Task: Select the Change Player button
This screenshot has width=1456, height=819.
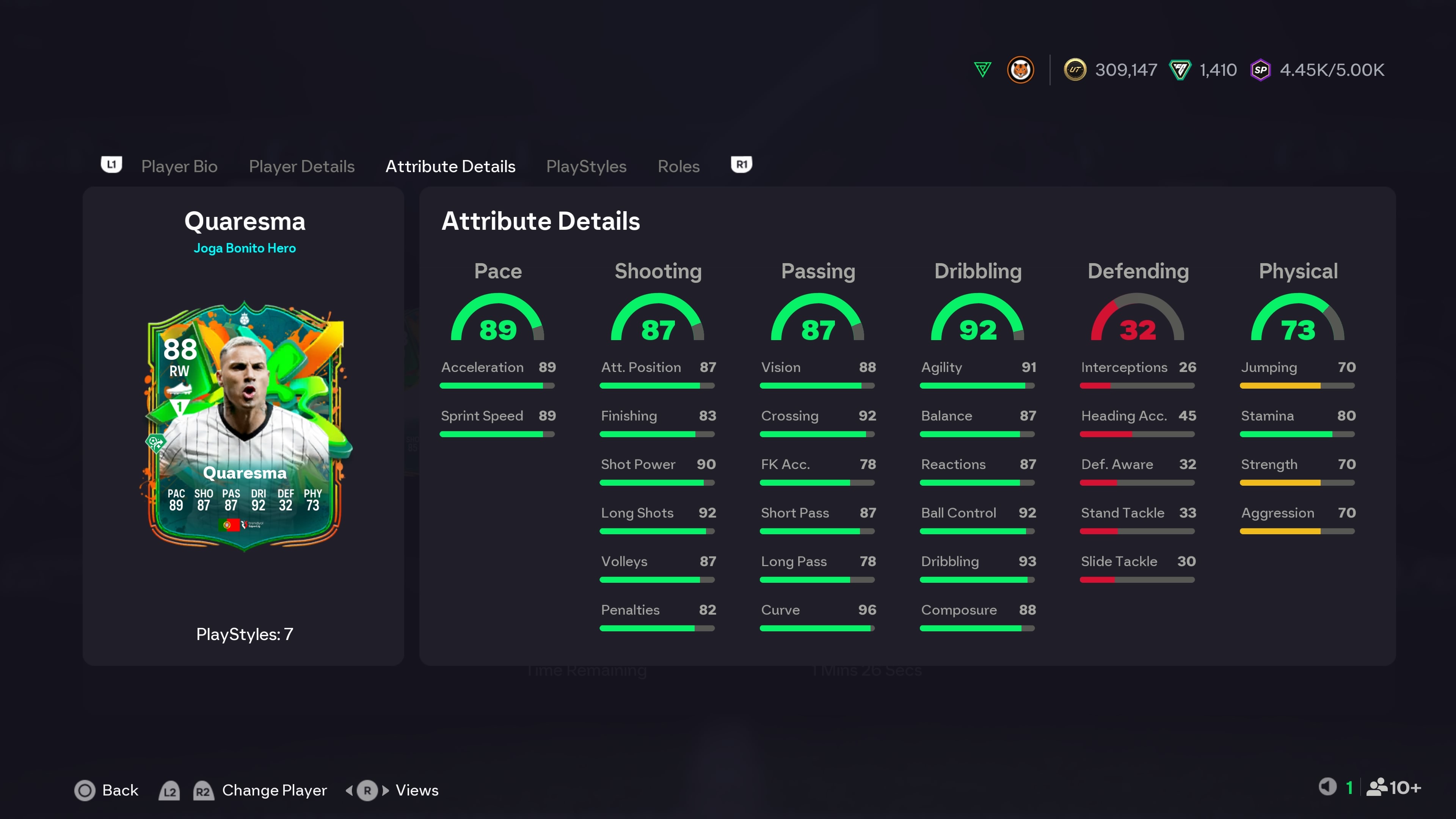Action: click(273, 790)
